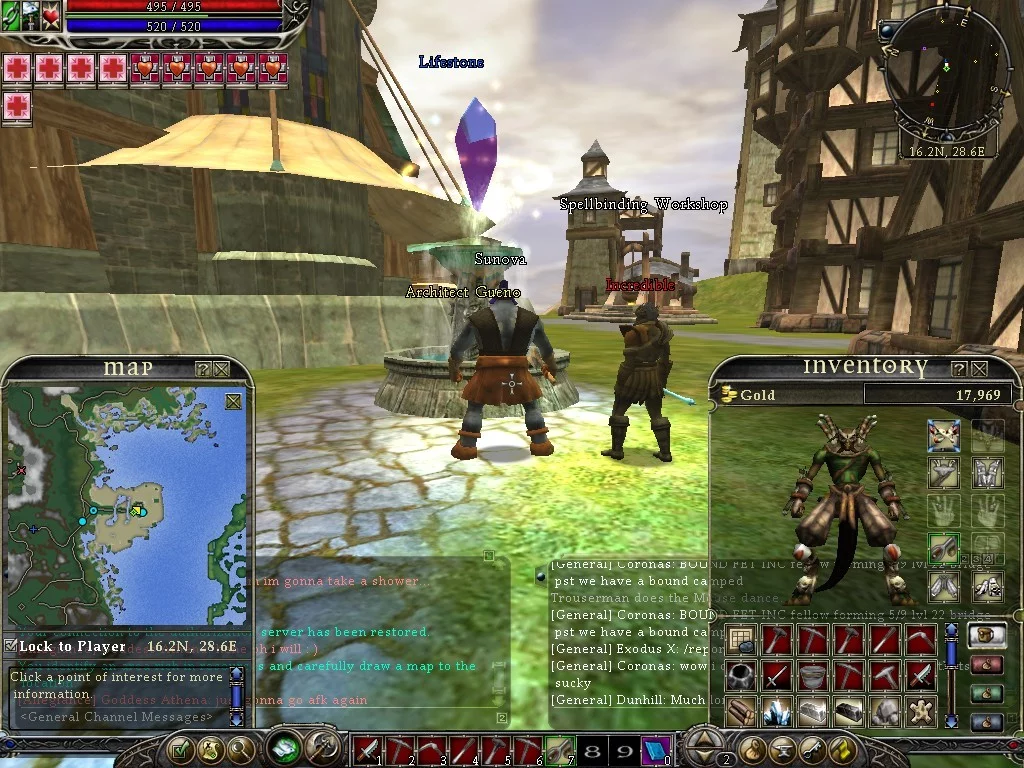Screen dimensions: 1024x768
Task: Open the red side pack container
Action: click(987, 664)
